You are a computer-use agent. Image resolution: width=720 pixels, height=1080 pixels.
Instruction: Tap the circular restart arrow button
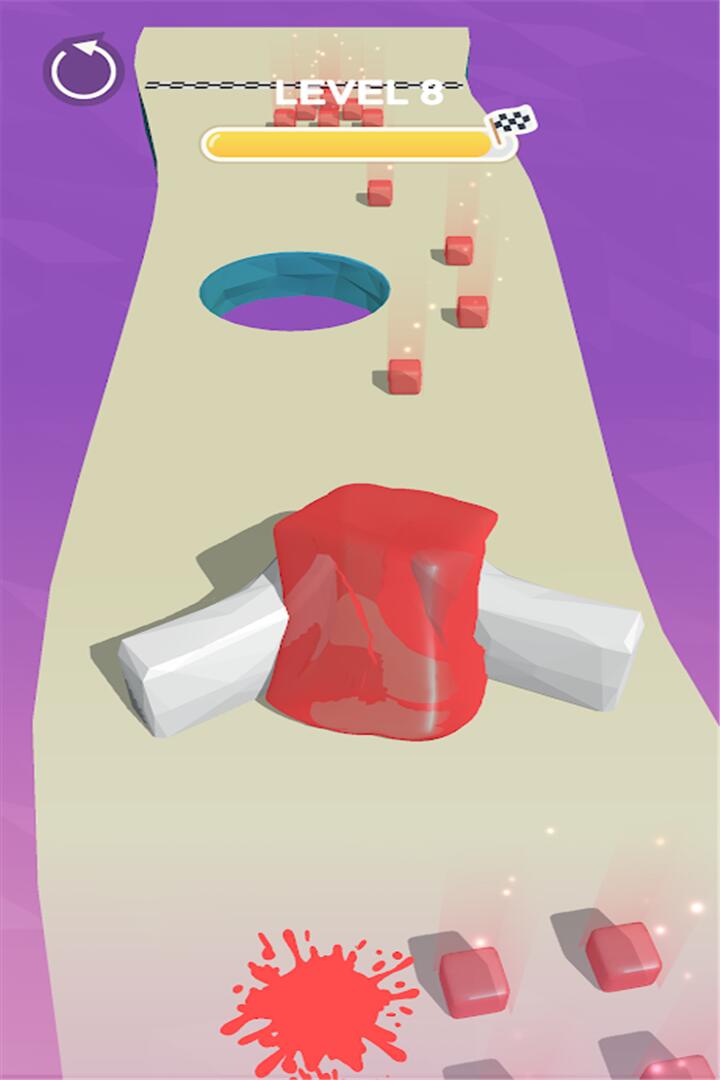[82, 71]
